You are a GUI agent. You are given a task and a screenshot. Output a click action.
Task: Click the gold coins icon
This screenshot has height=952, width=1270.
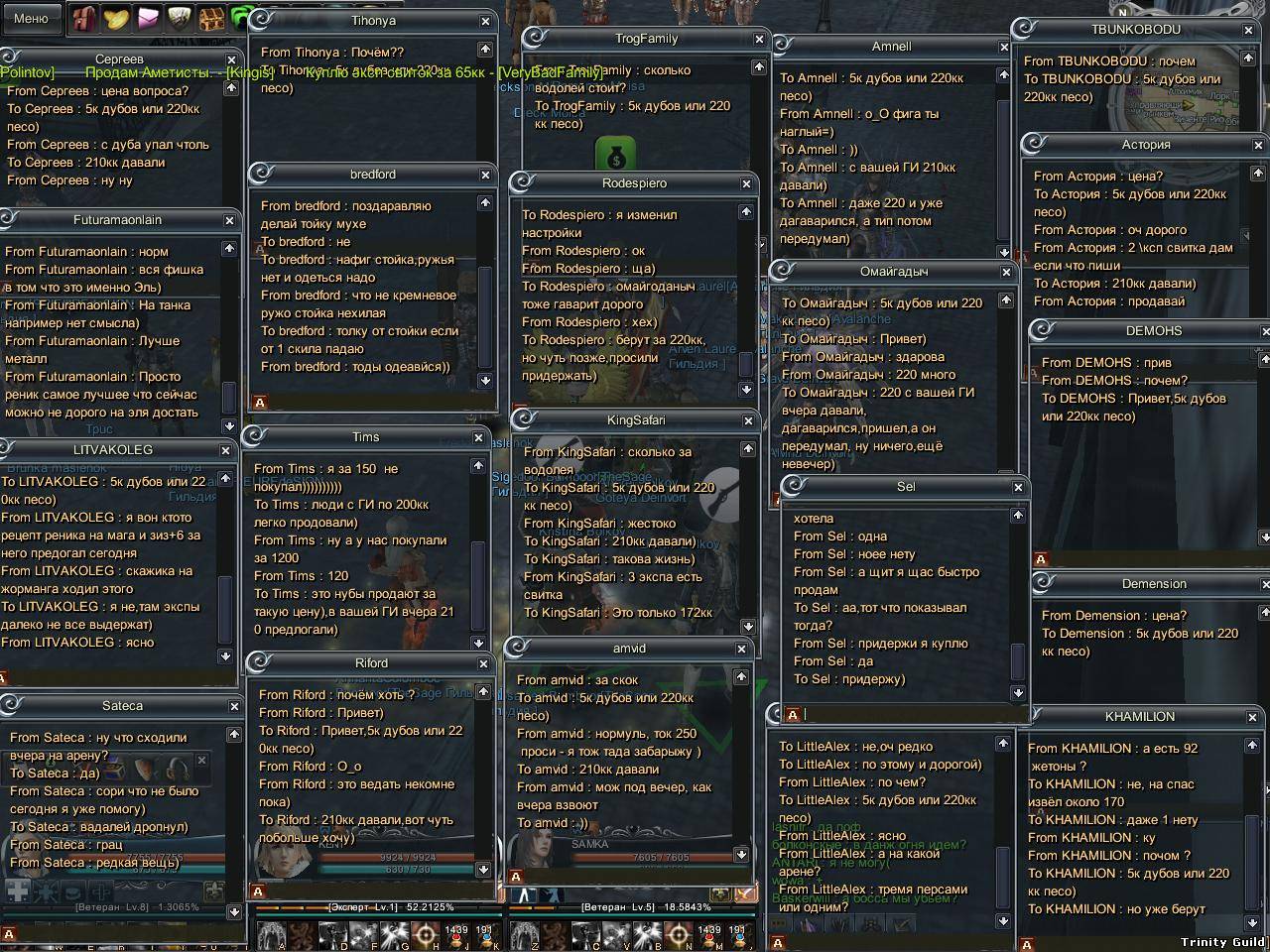click(x=117, y=19)
